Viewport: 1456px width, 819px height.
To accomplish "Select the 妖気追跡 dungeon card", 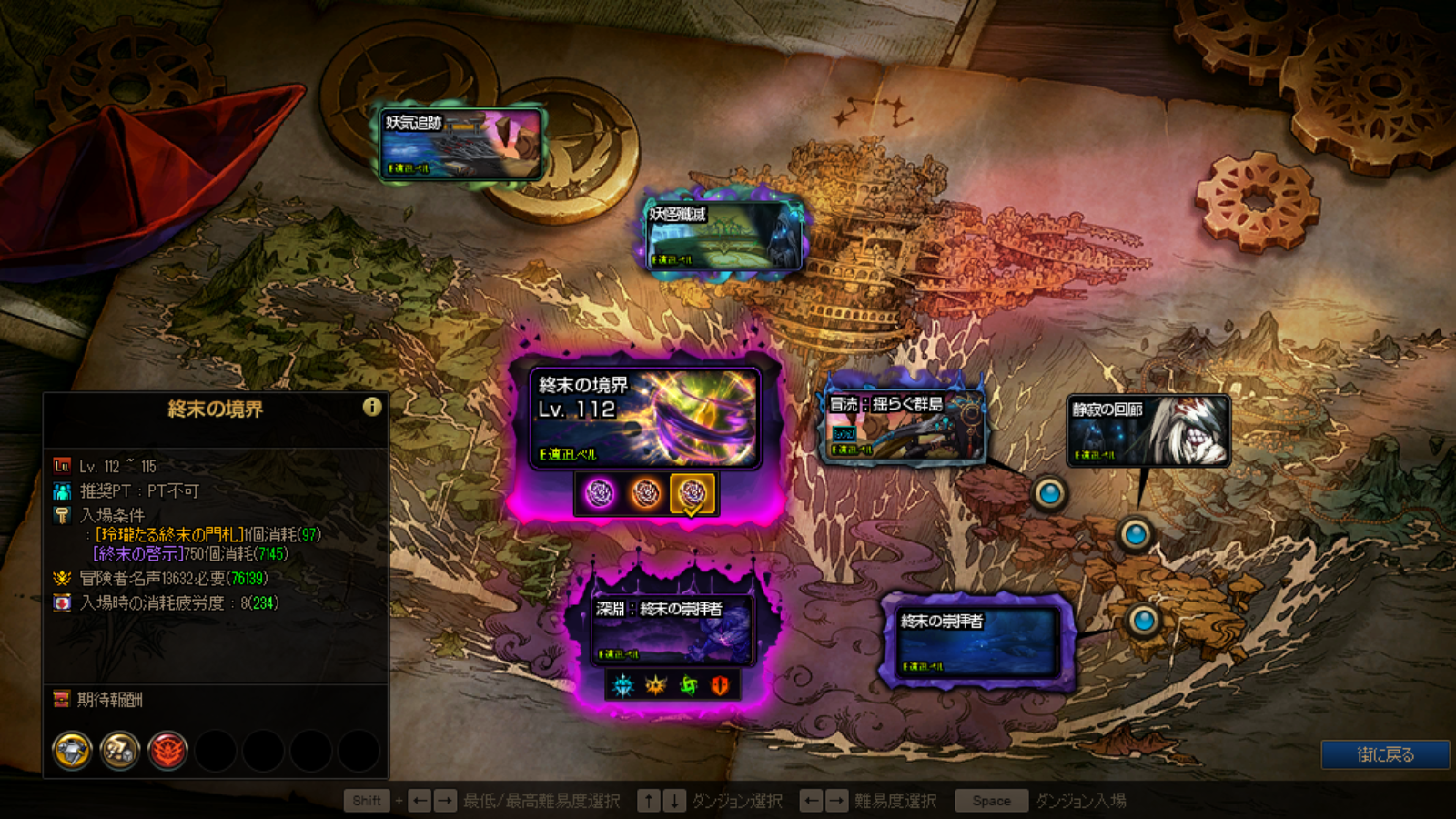I will click(460, 144).
